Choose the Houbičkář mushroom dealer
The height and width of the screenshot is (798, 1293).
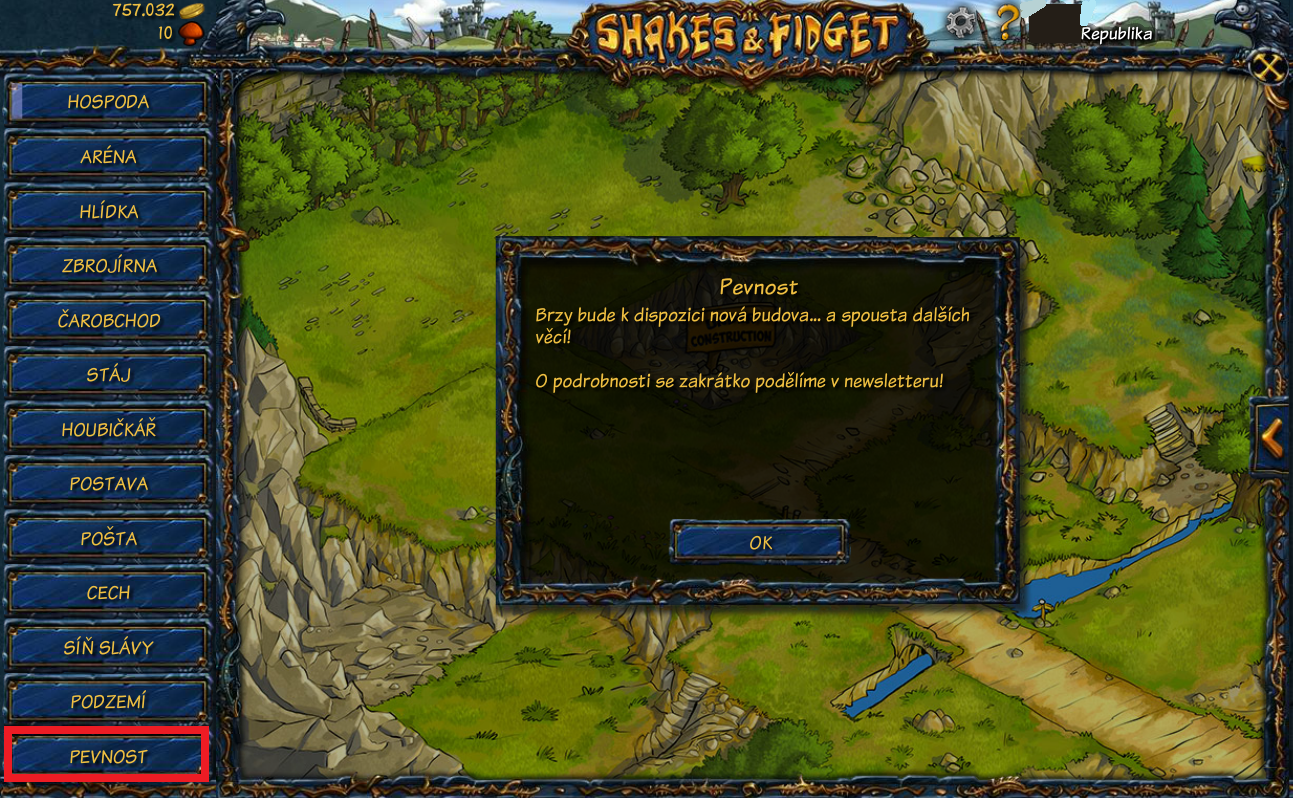(x=108, y=430)
